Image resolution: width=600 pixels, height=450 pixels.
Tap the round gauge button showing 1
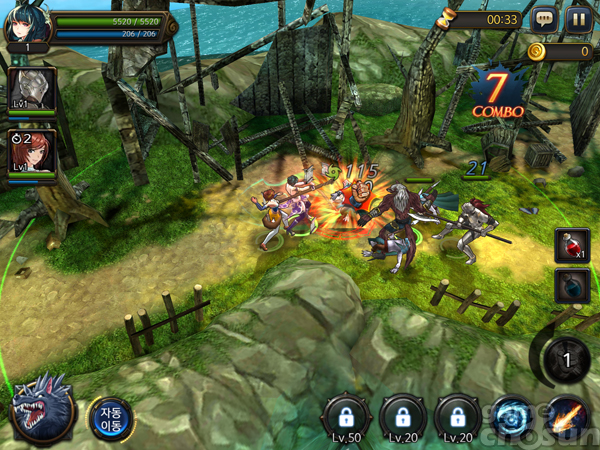567,359
